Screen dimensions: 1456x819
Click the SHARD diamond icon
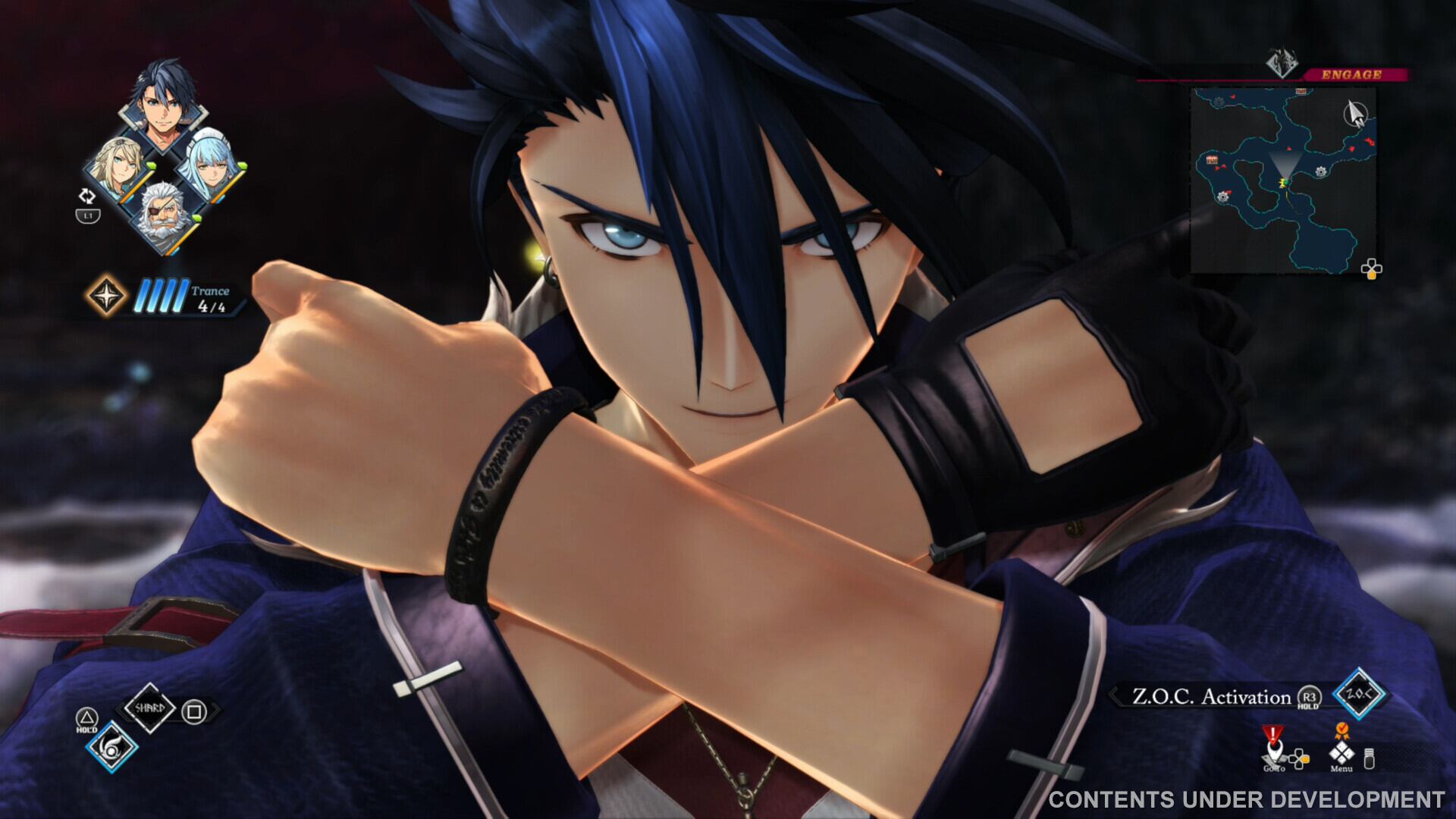151,708
